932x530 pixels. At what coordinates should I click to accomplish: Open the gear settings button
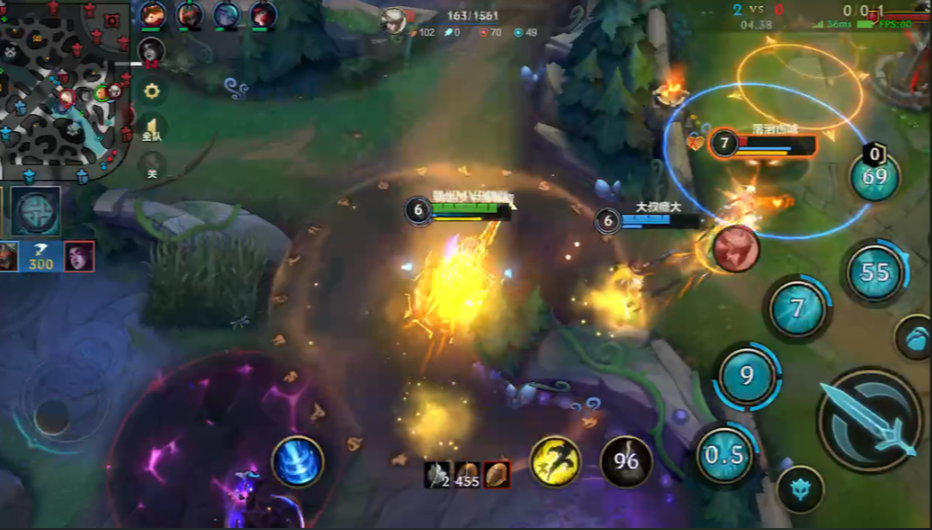point(152,91)
